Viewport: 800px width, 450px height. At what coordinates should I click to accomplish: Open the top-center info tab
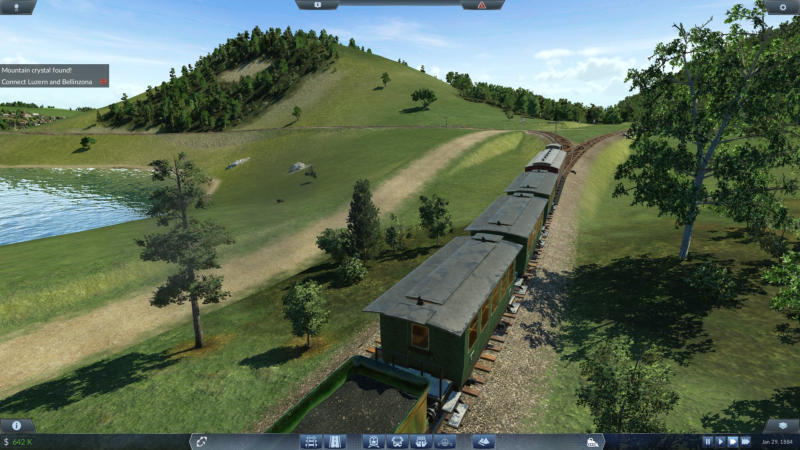318,5
